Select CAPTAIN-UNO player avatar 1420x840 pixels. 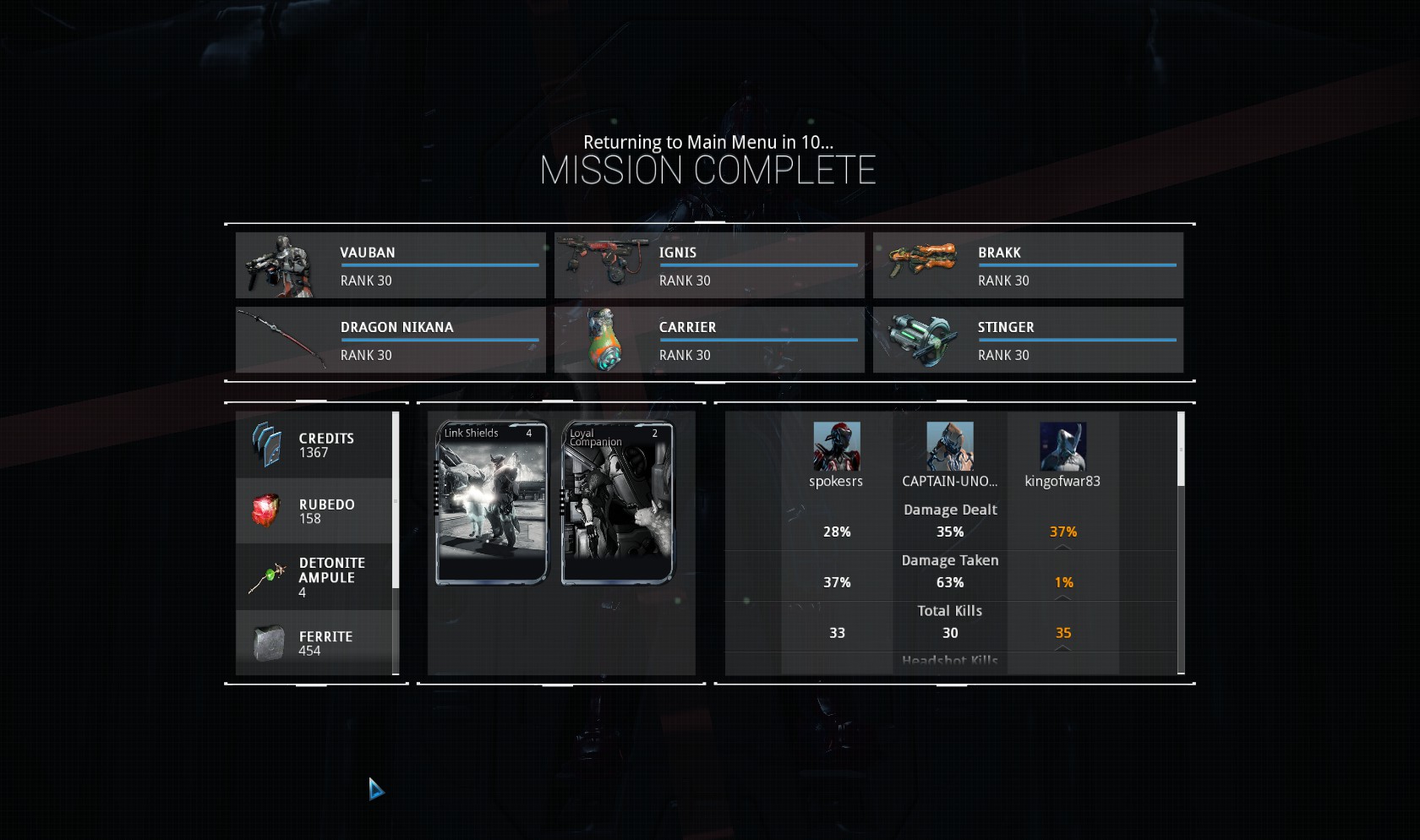(949, 446)
